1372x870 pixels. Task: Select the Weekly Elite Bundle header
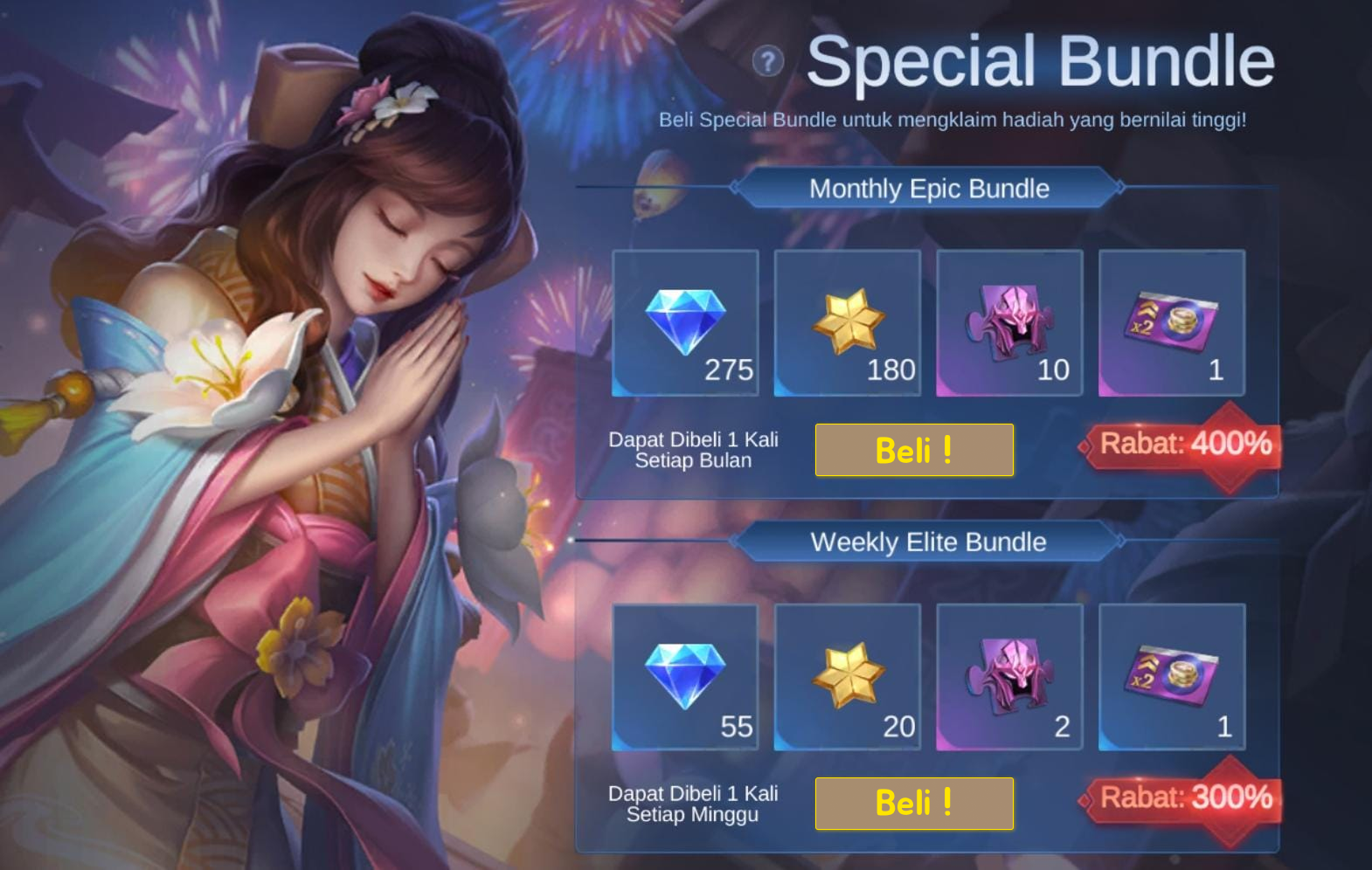pos(928,542)
